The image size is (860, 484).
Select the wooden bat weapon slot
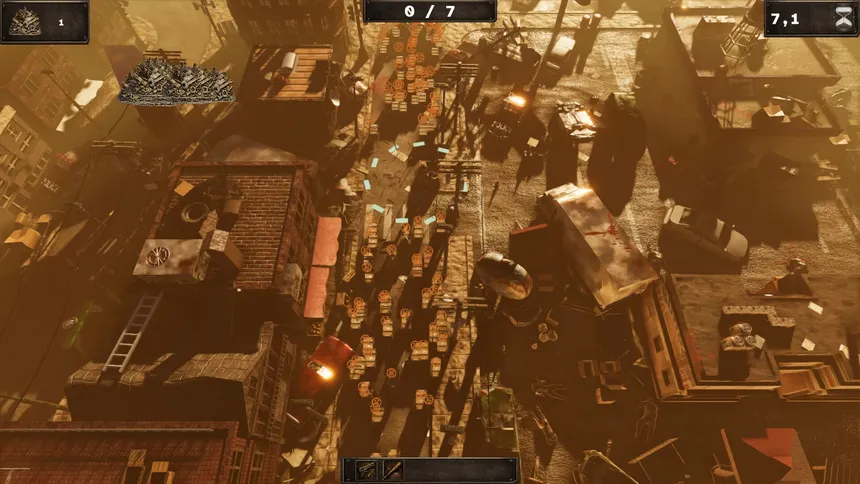392,470
